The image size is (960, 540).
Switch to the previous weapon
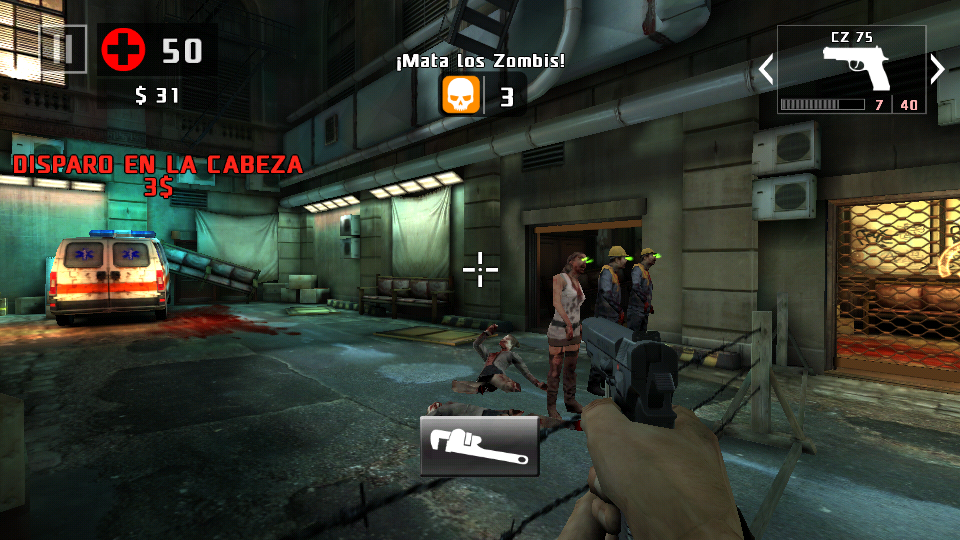[766, 69]
